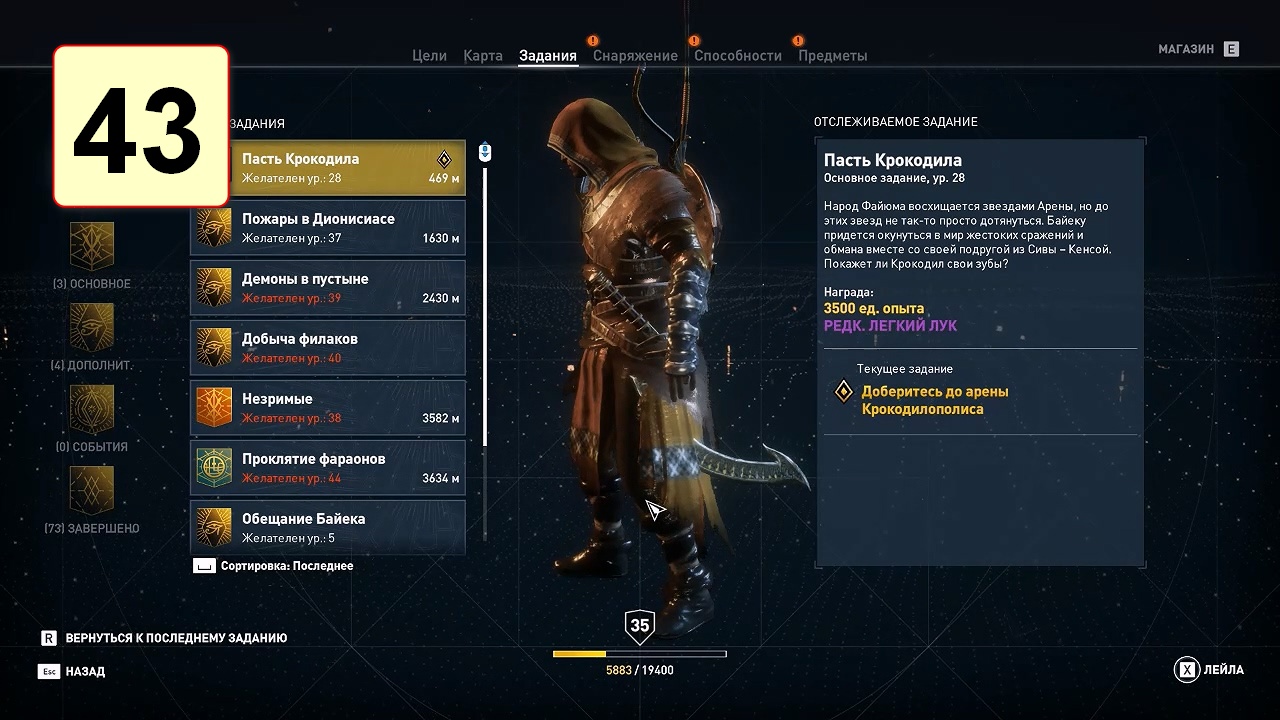Select the Пасть Крокодила quest
This screenshot has width=1280, height=720.
tap(328, 168)
